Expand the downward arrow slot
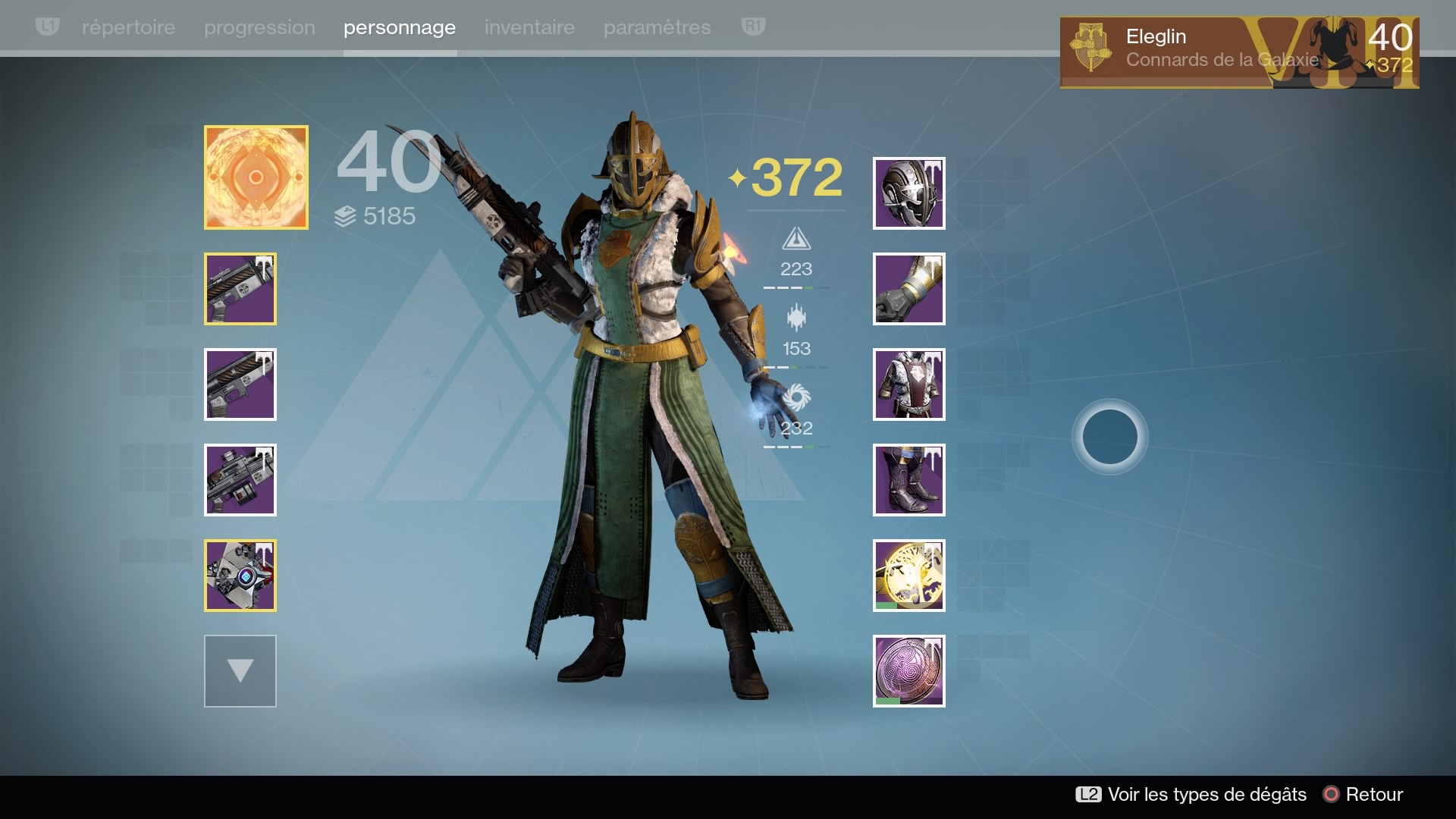1456x819 pixels. 240,671
